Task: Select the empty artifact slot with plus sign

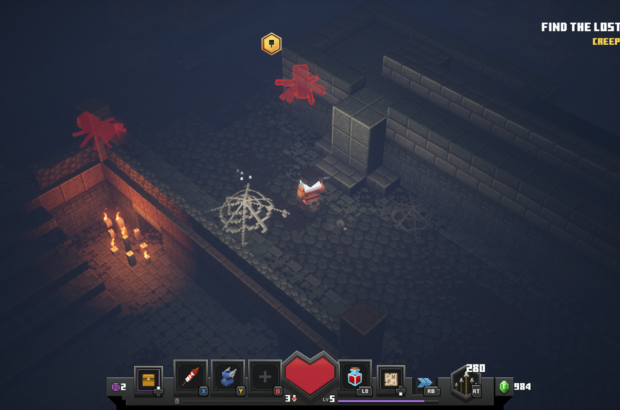Action: click(265, 375)
